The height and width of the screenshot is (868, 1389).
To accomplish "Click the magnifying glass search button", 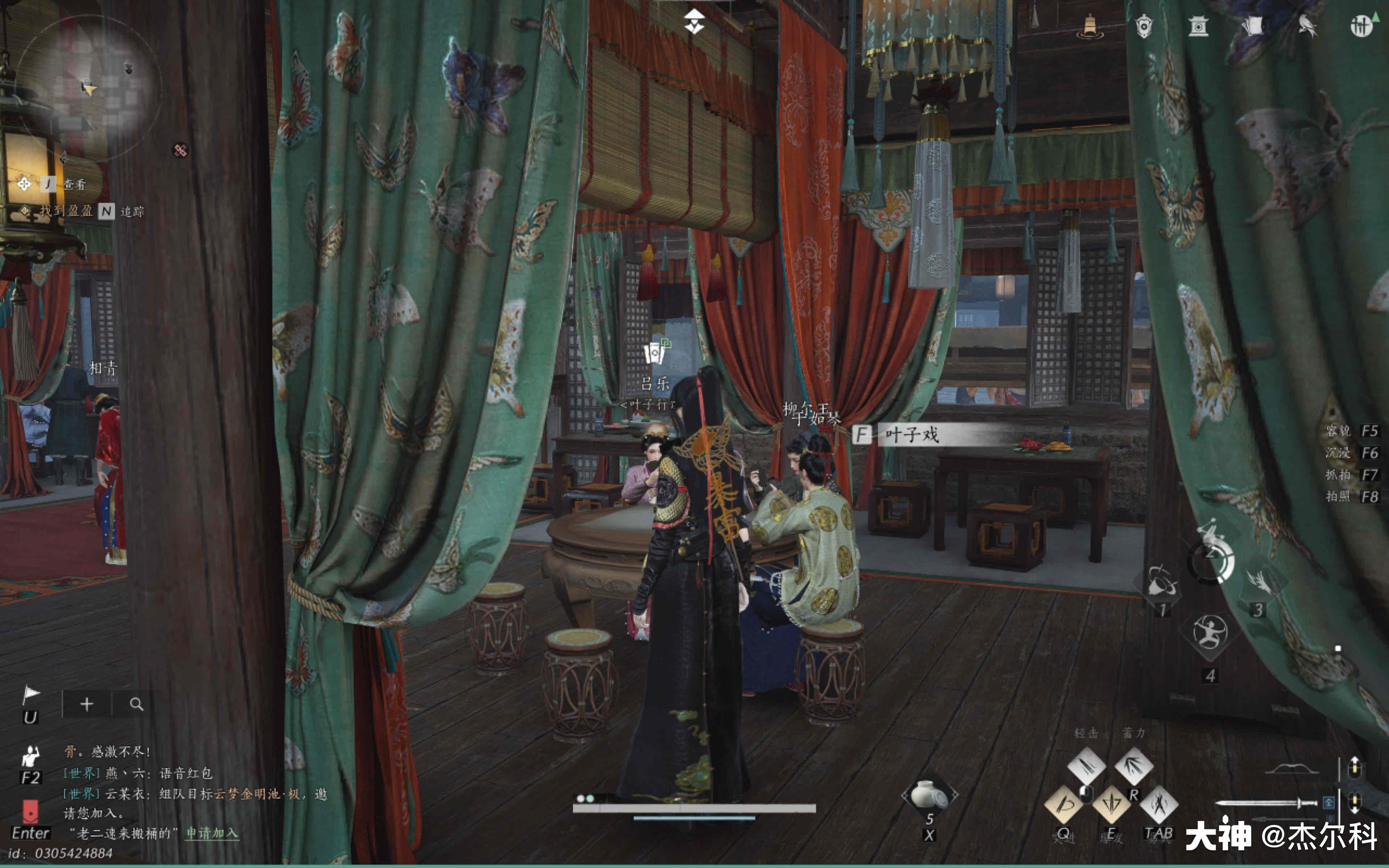I will 136,704.
